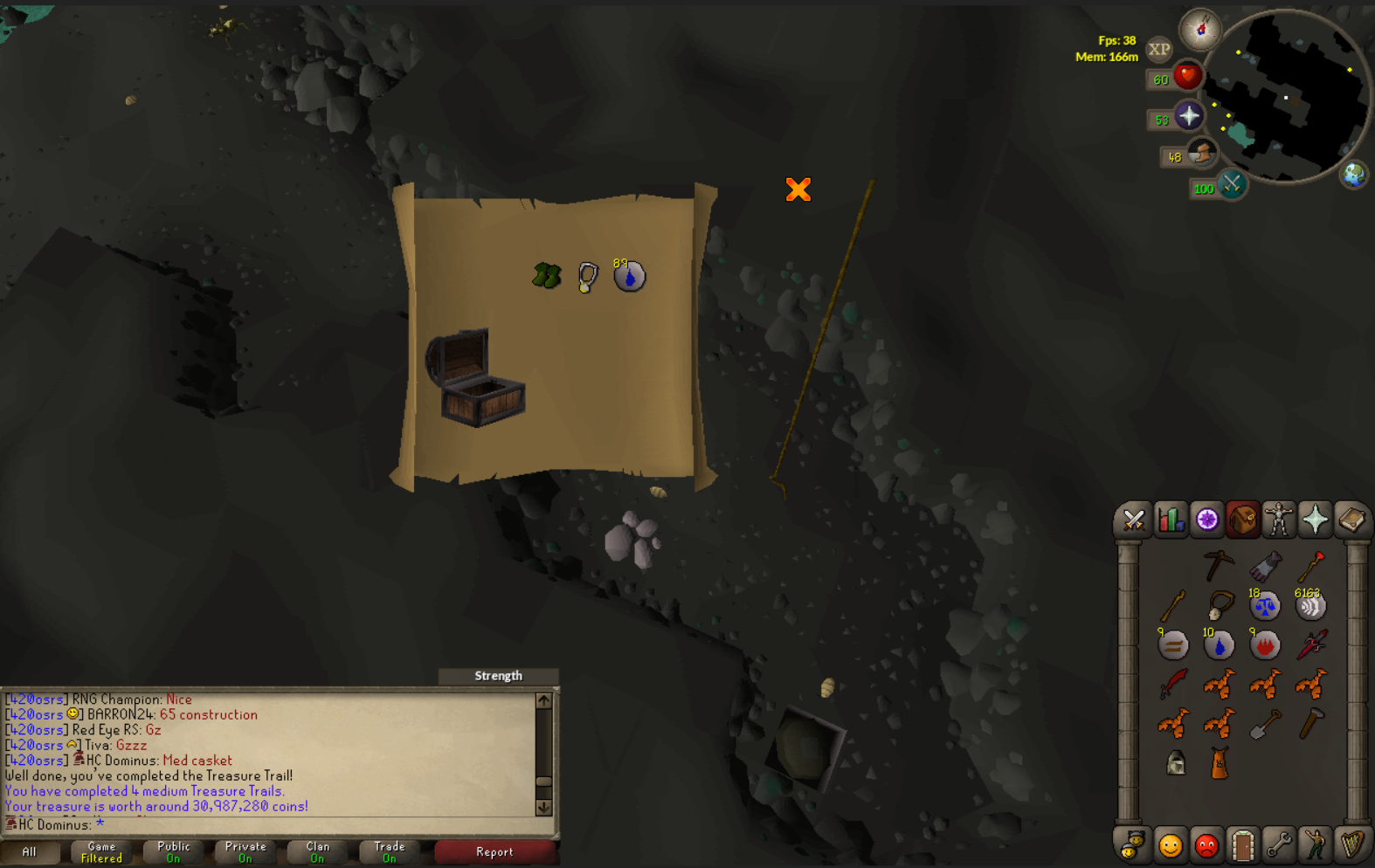Open the Worn Equipment tab
This screenshot has width=1375, height=868.
tap(1278, 520)
